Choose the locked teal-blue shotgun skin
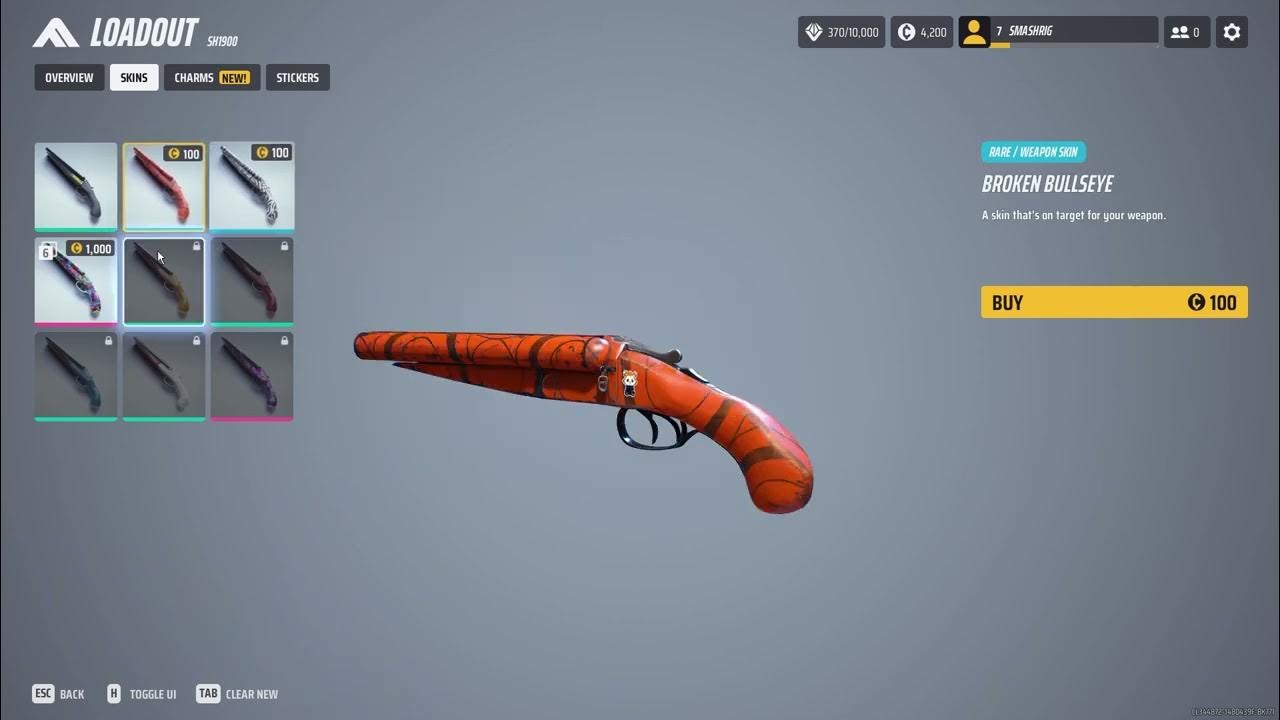Image resolution: width=1280 pixels, height=720 pixels. (76, 376)
